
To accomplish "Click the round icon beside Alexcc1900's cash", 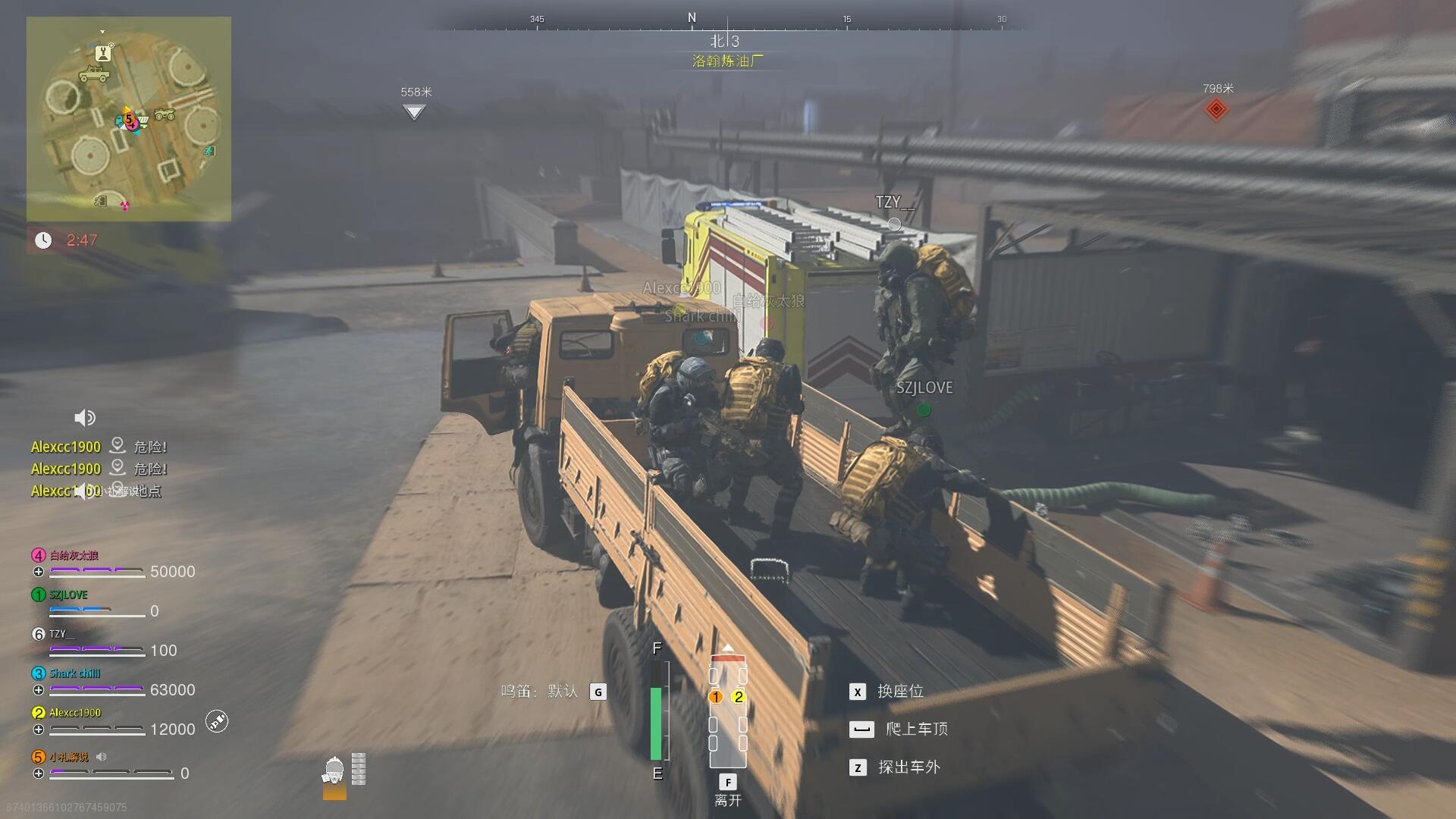I will (217, 721).
